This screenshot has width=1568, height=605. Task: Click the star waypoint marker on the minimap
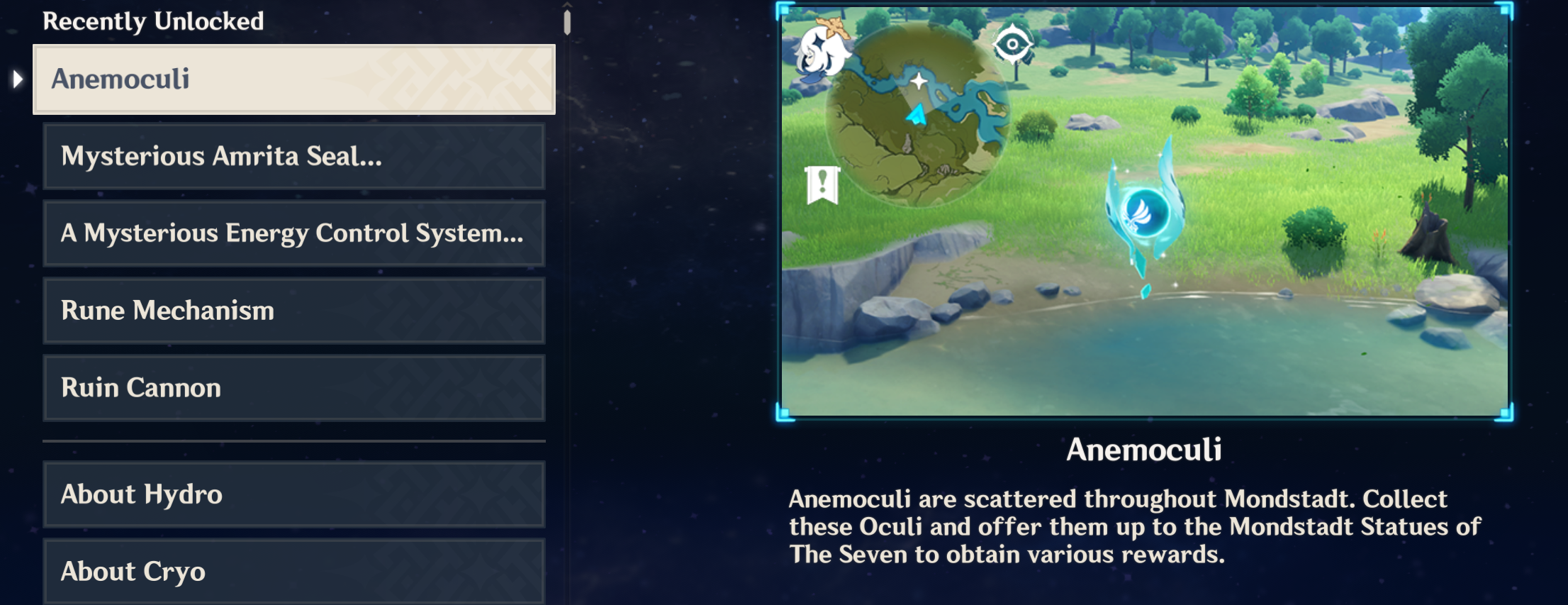pos(921,81)
